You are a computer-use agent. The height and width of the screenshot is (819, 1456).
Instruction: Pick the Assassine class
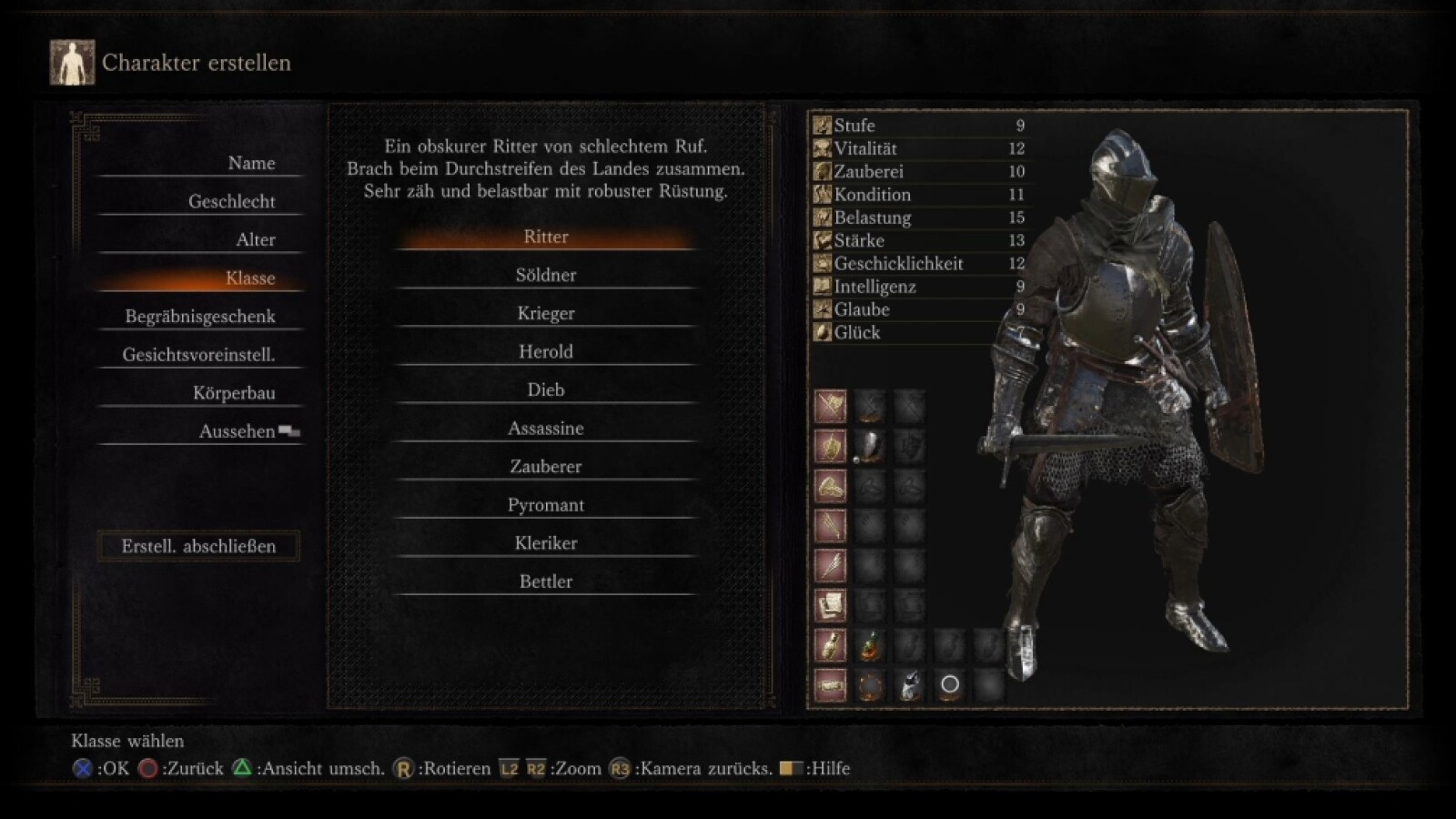click(546, 428)
